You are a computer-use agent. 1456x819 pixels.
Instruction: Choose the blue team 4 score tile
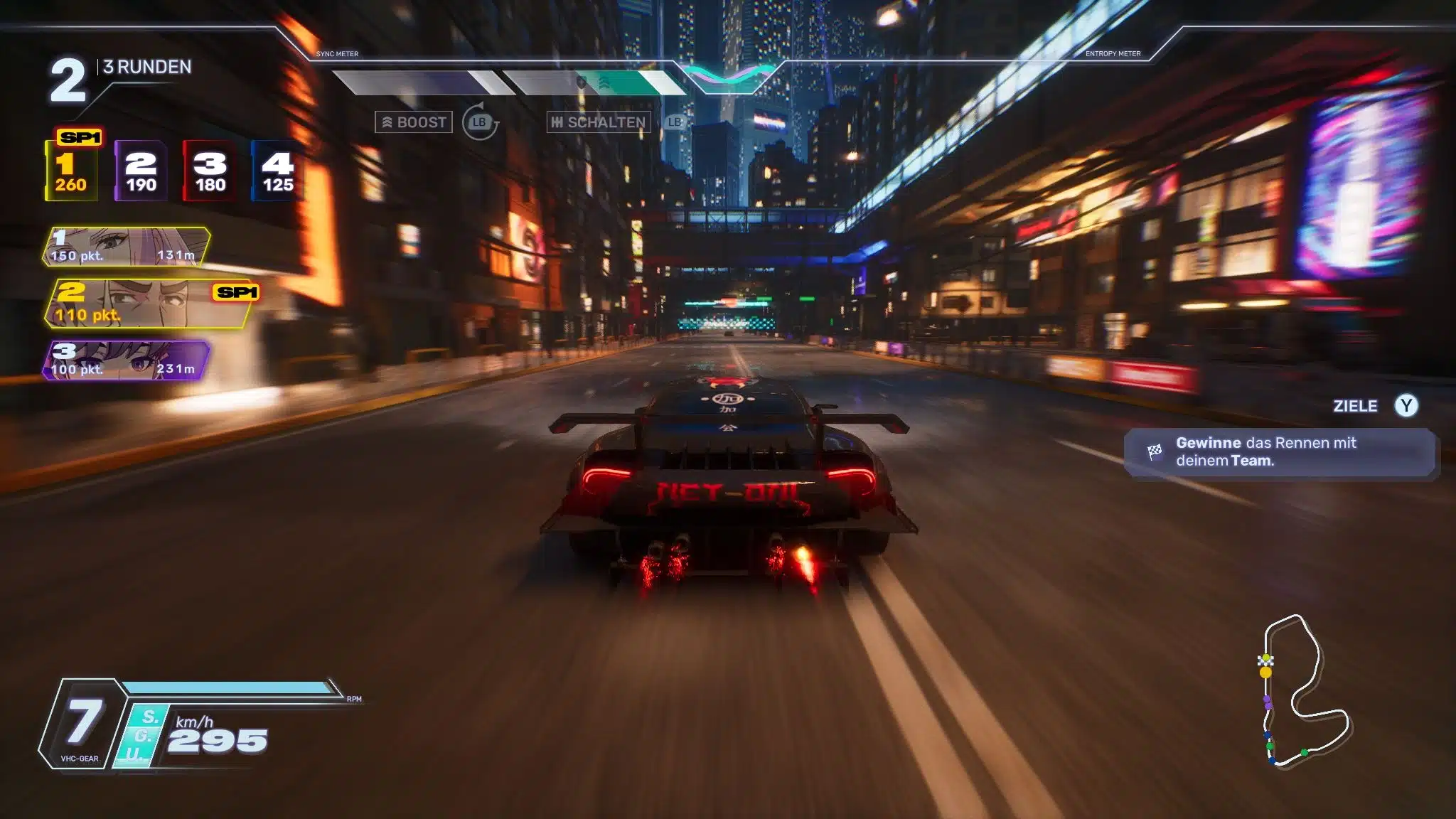(277, 171)
